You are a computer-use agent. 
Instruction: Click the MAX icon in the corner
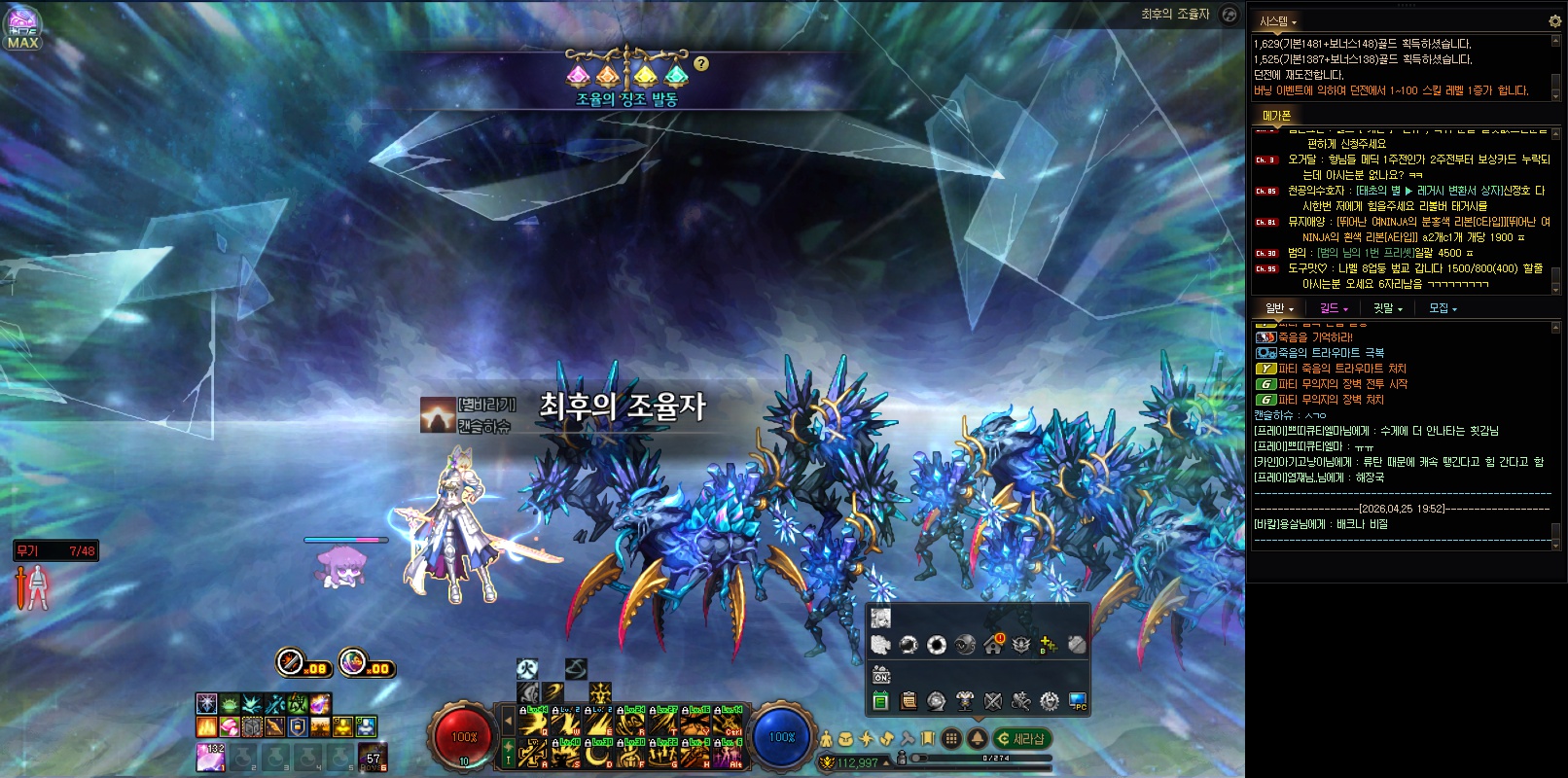pos(22,28)
